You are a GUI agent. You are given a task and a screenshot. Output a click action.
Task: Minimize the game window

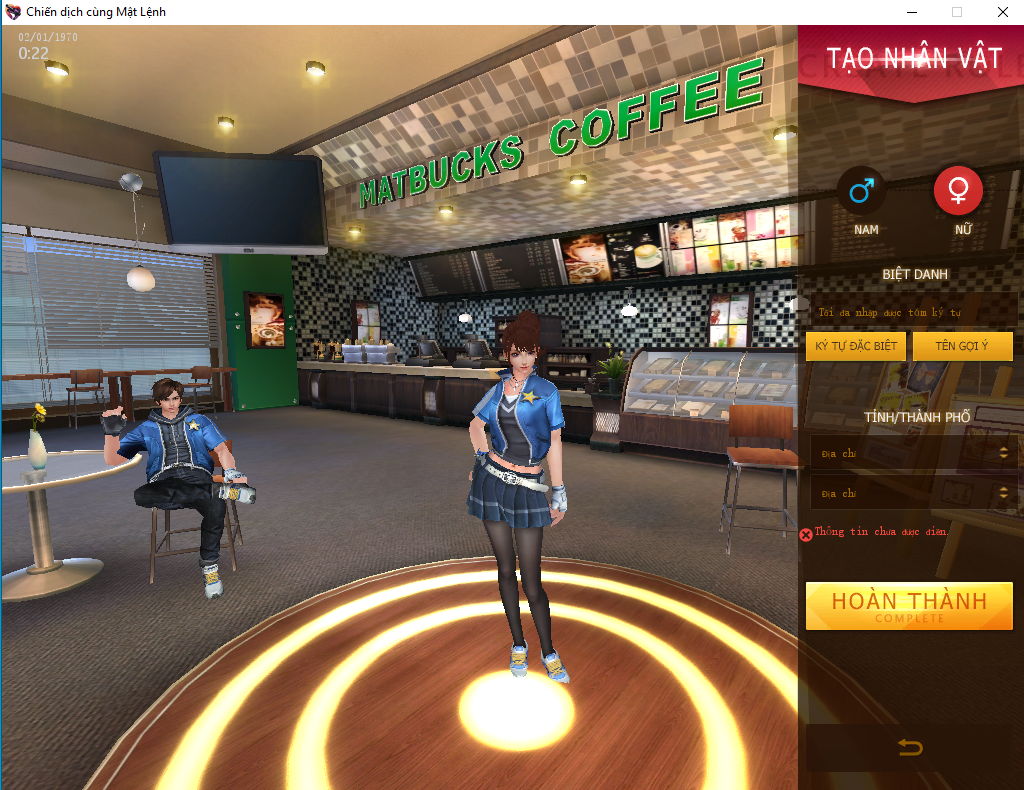click(x=911, y=12)
